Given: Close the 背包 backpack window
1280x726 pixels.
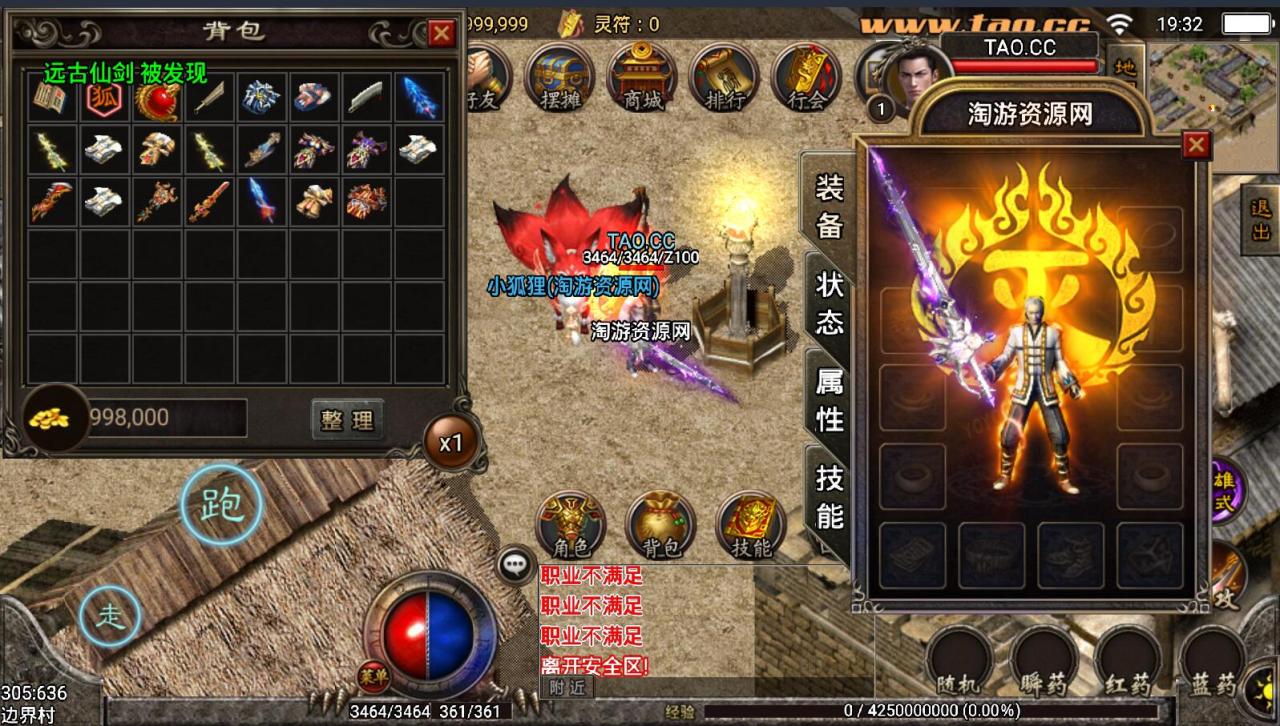Looking at the screenshot, I should pyautogui.click(x=441, y=33).
